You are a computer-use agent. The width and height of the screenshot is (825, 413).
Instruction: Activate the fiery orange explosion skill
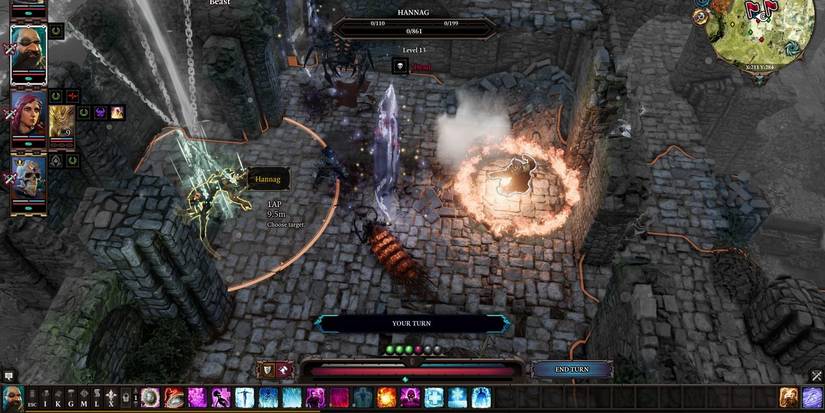click(x=387, y=397)
